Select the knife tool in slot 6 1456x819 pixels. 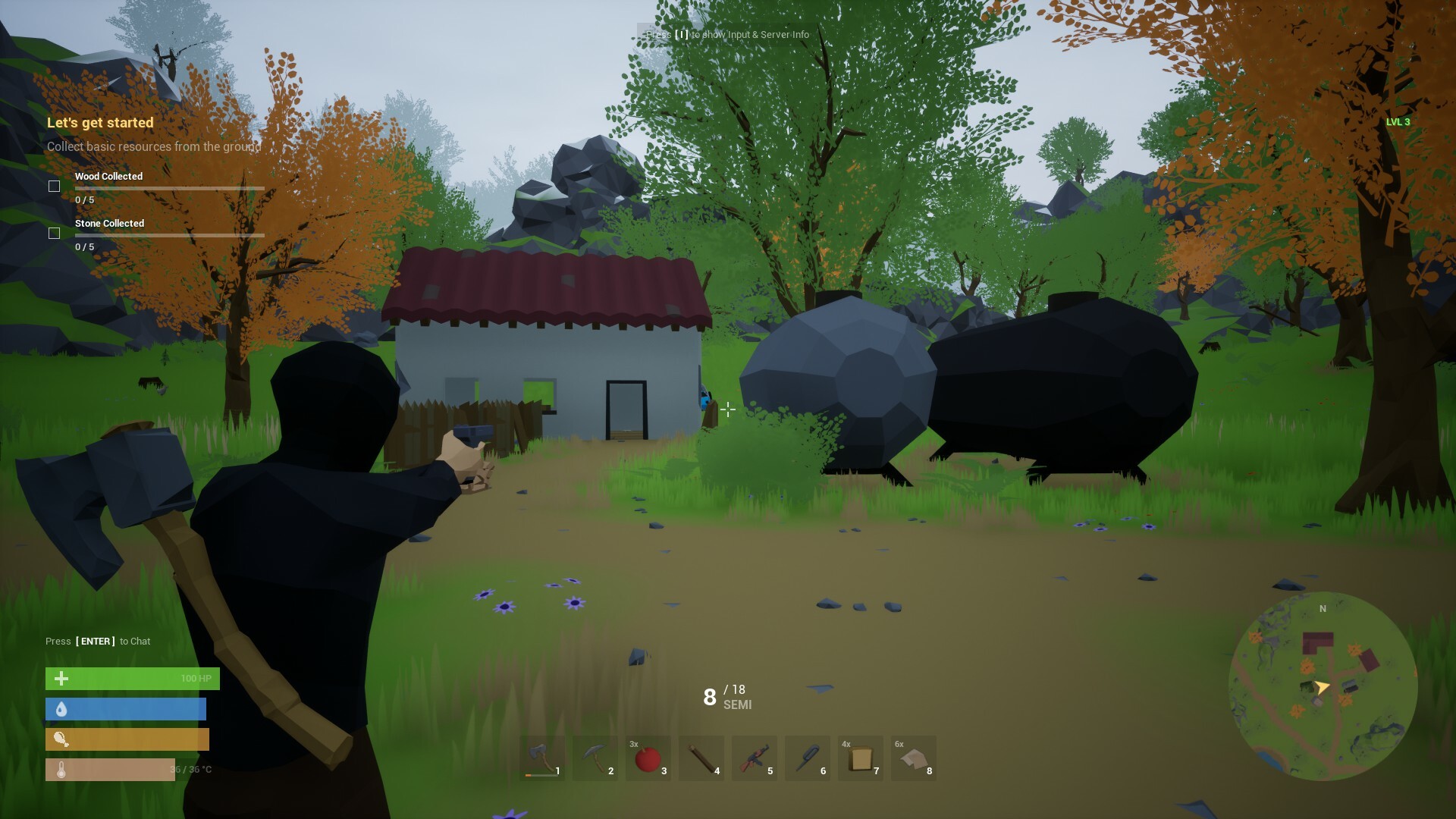(x=807, y=758)
